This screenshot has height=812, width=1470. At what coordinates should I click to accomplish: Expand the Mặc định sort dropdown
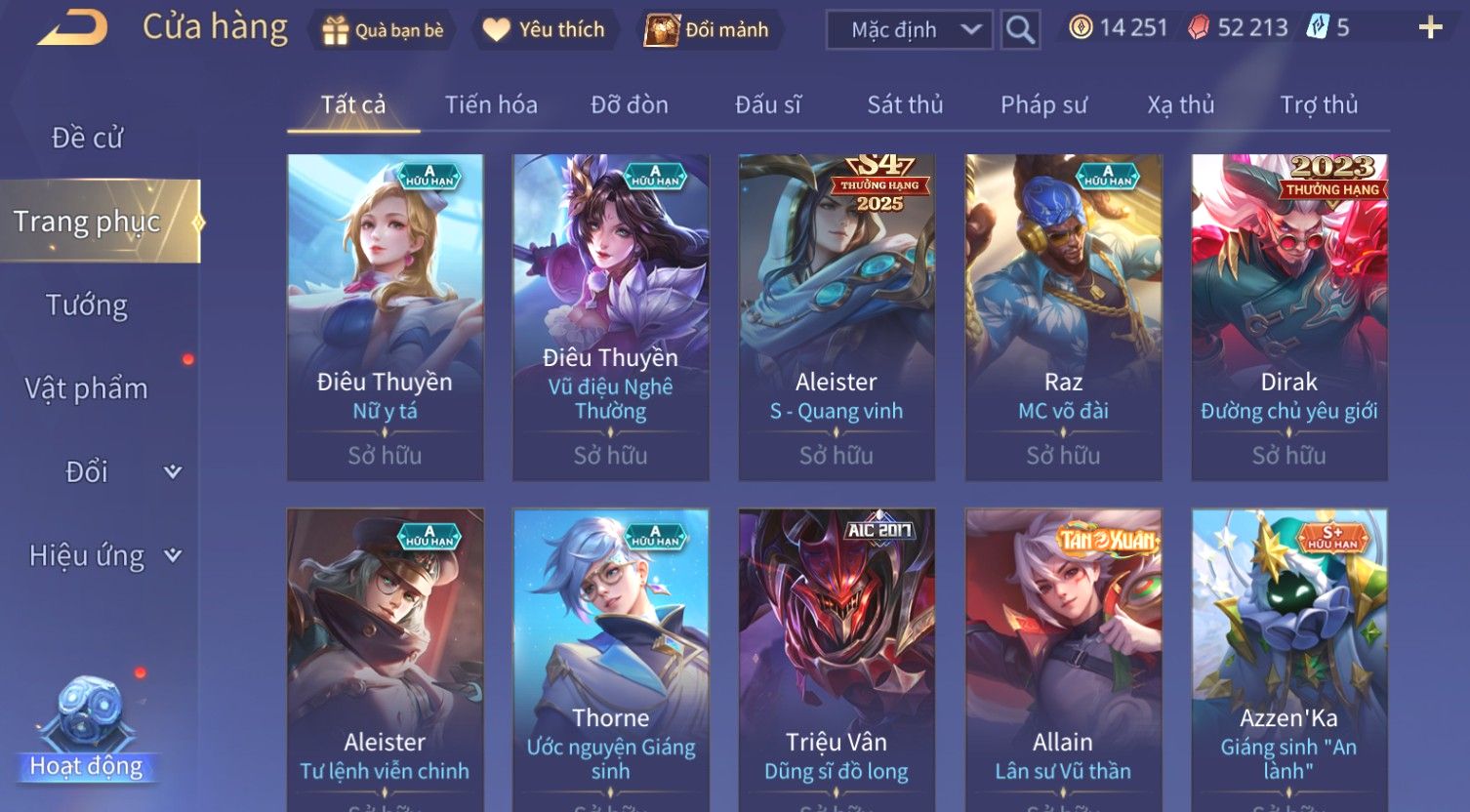pos(909,30)
